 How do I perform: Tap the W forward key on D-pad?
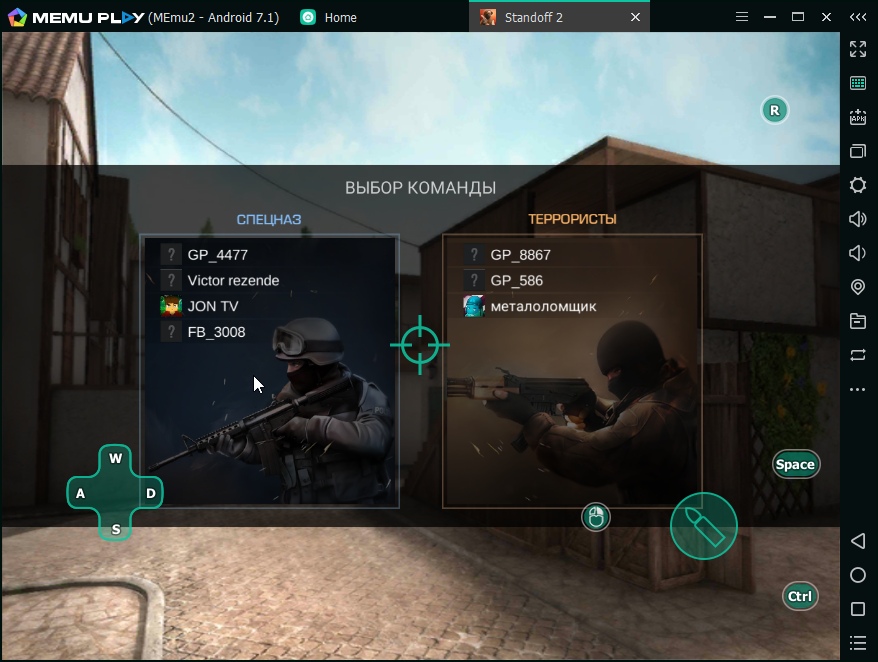[x=116, y=459]
